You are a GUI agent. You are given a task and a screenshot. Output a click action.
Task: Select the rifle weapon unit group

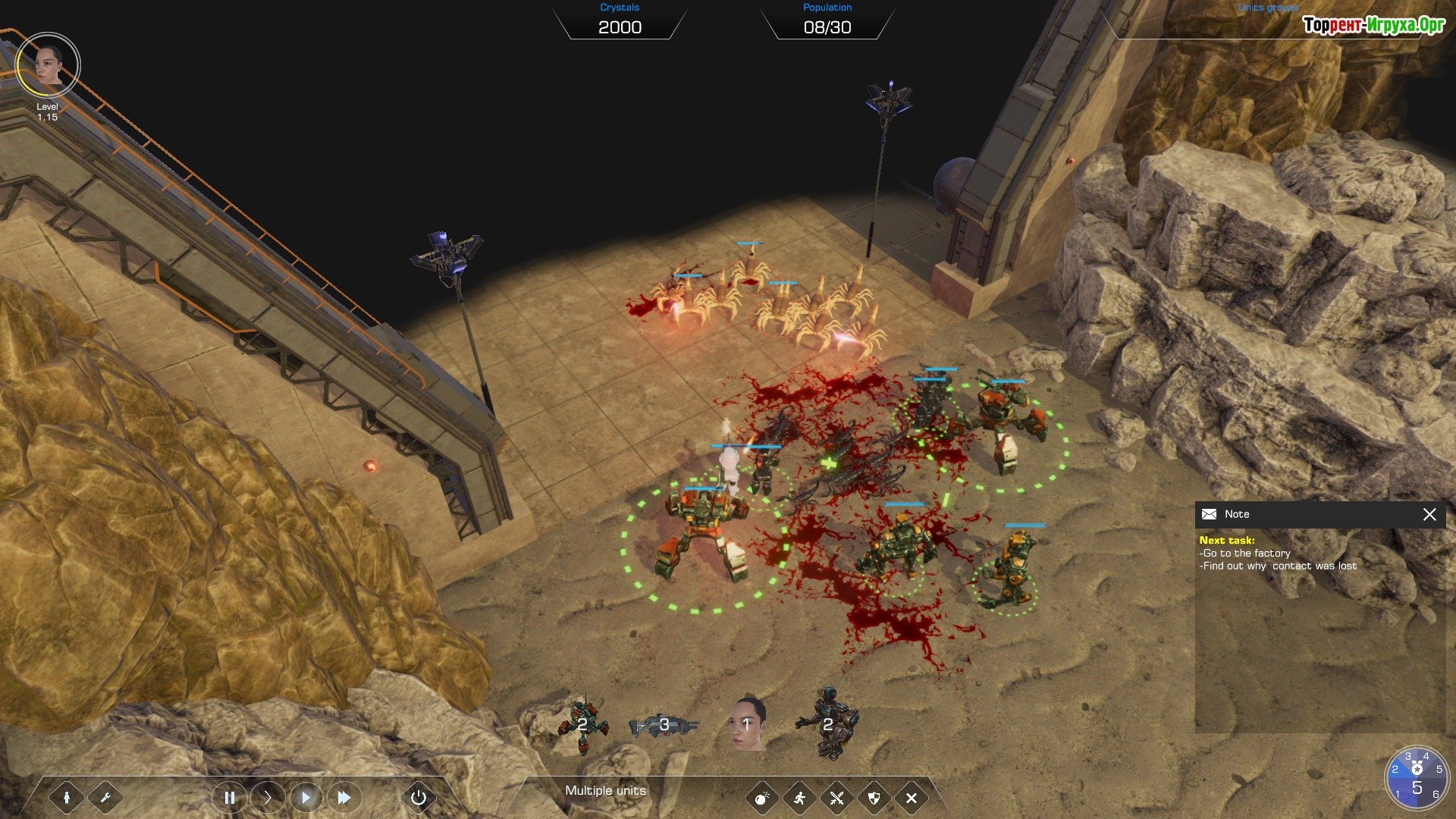pyautogui.click(x=664, y=726)
